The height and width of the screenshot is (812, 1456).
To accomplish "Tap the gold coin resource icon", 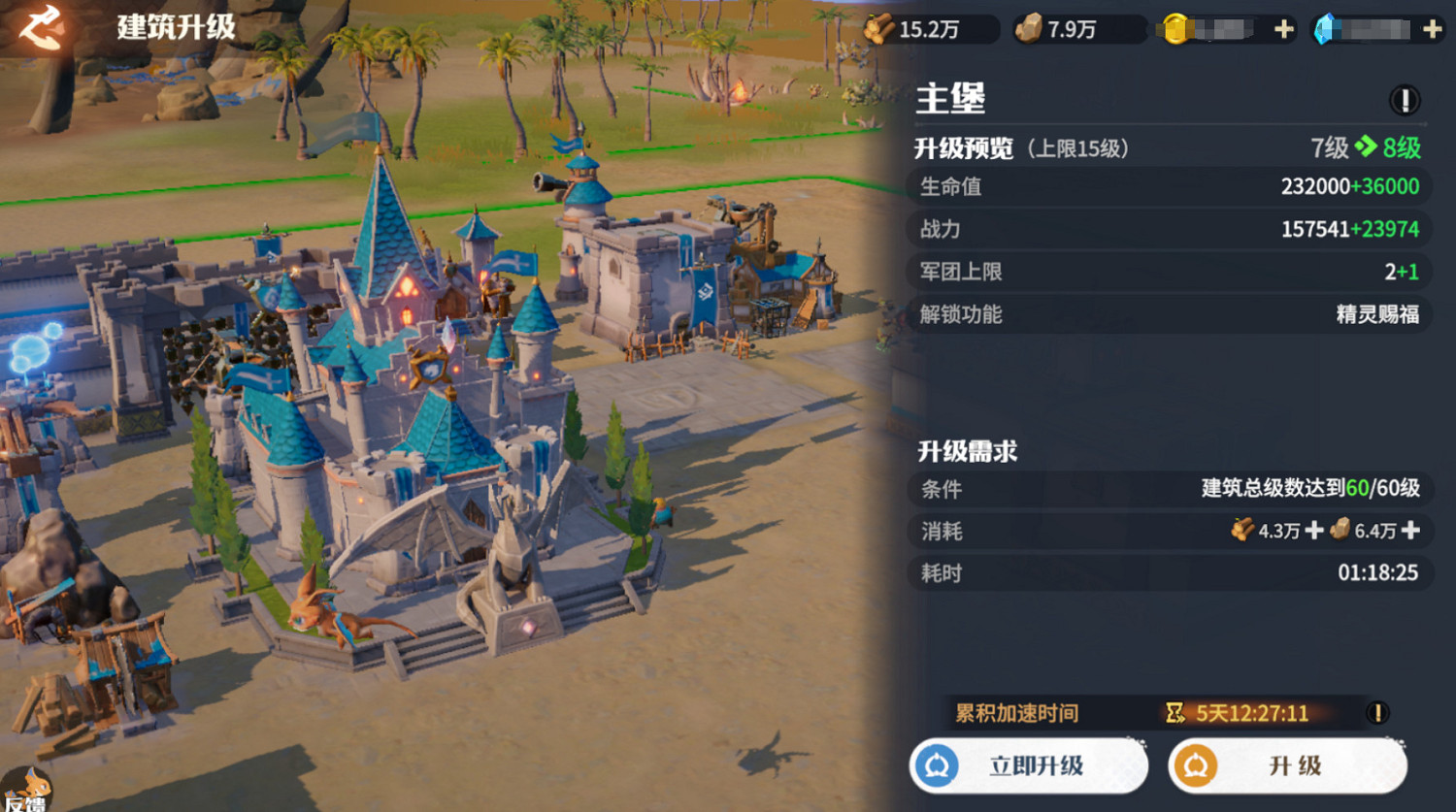I will click(x=1176, y=28).
